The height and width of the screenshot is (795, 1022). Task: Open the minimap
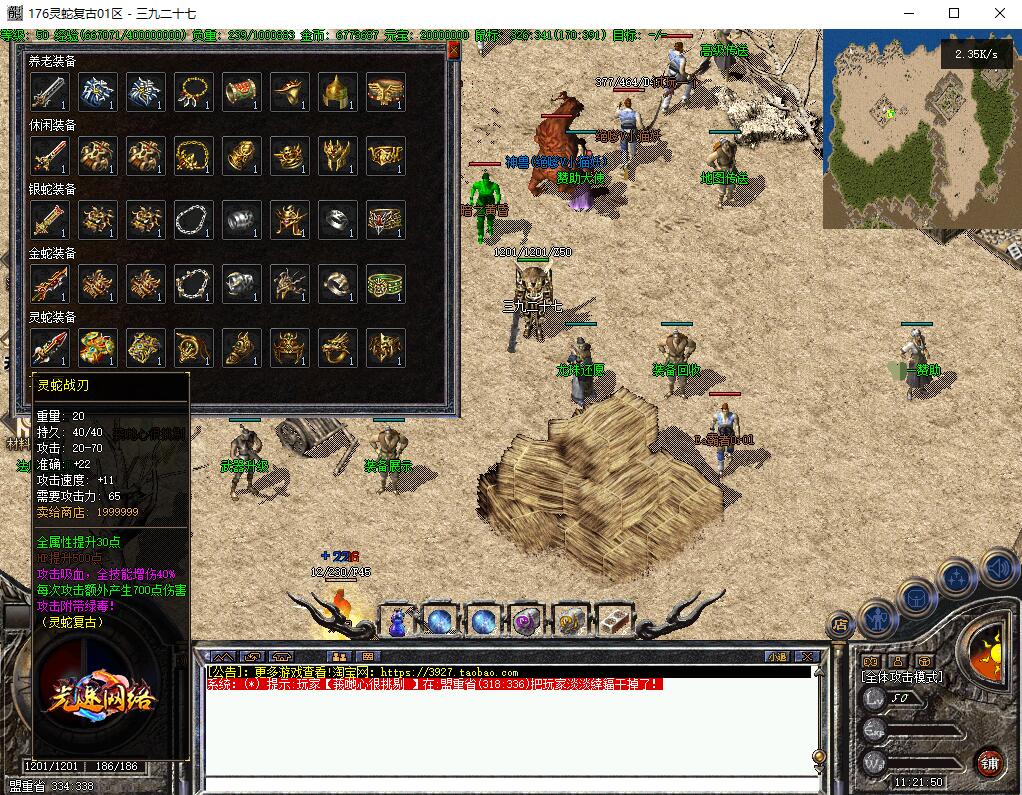(x=920, y=130)
